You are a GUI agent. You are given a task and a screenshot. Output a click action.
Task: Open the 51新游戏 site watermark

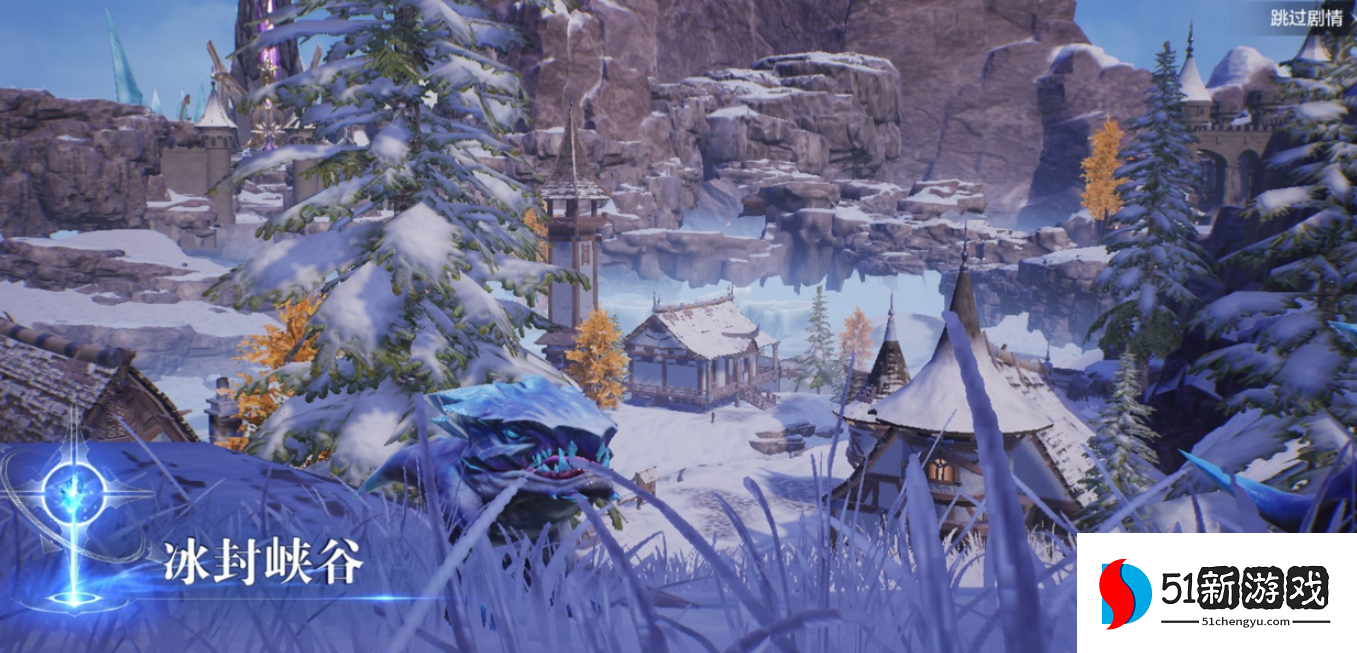coord(1216,593)
